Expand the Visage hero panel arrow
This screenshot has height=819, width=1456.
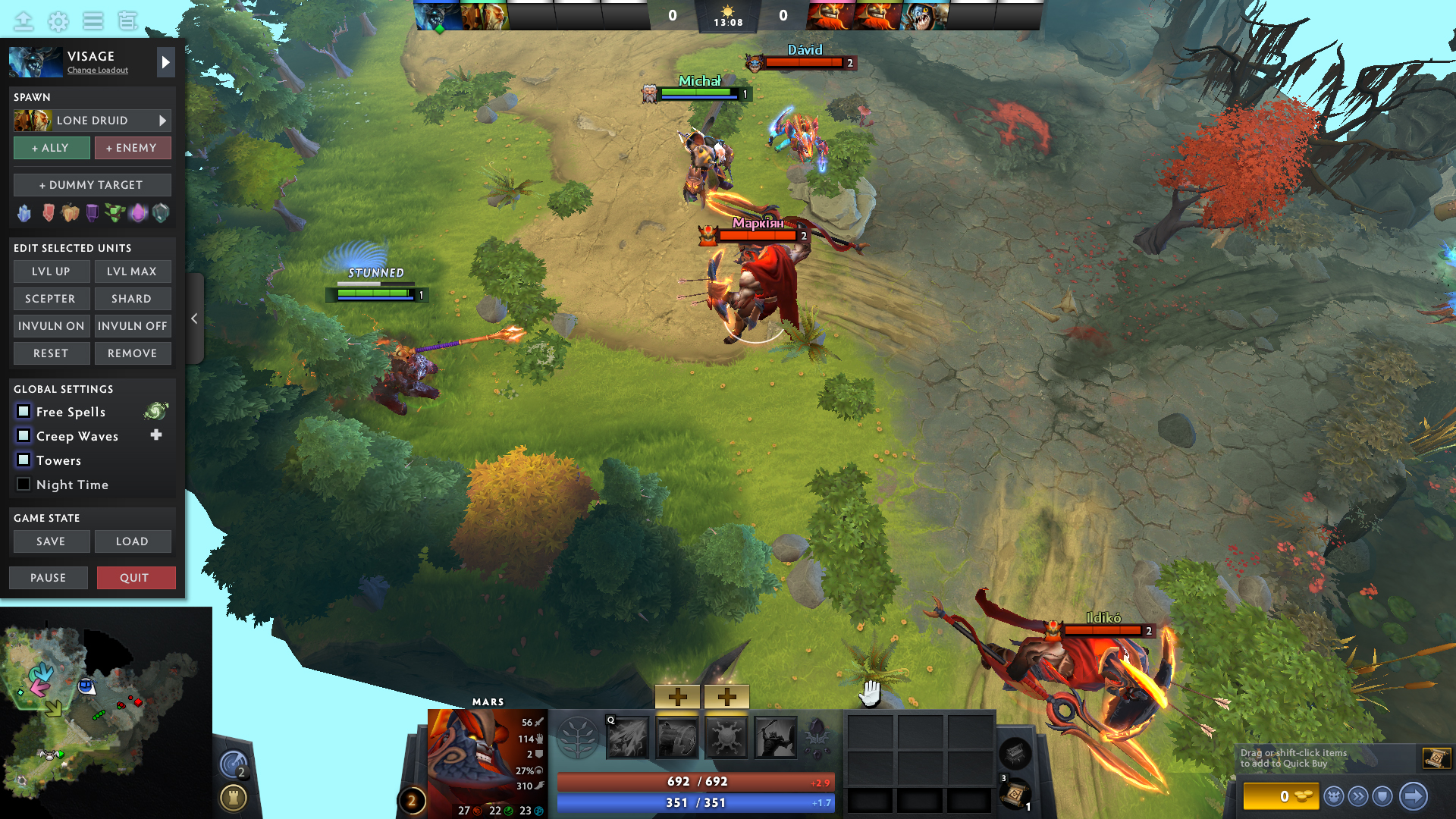click(x=165, y=62)
